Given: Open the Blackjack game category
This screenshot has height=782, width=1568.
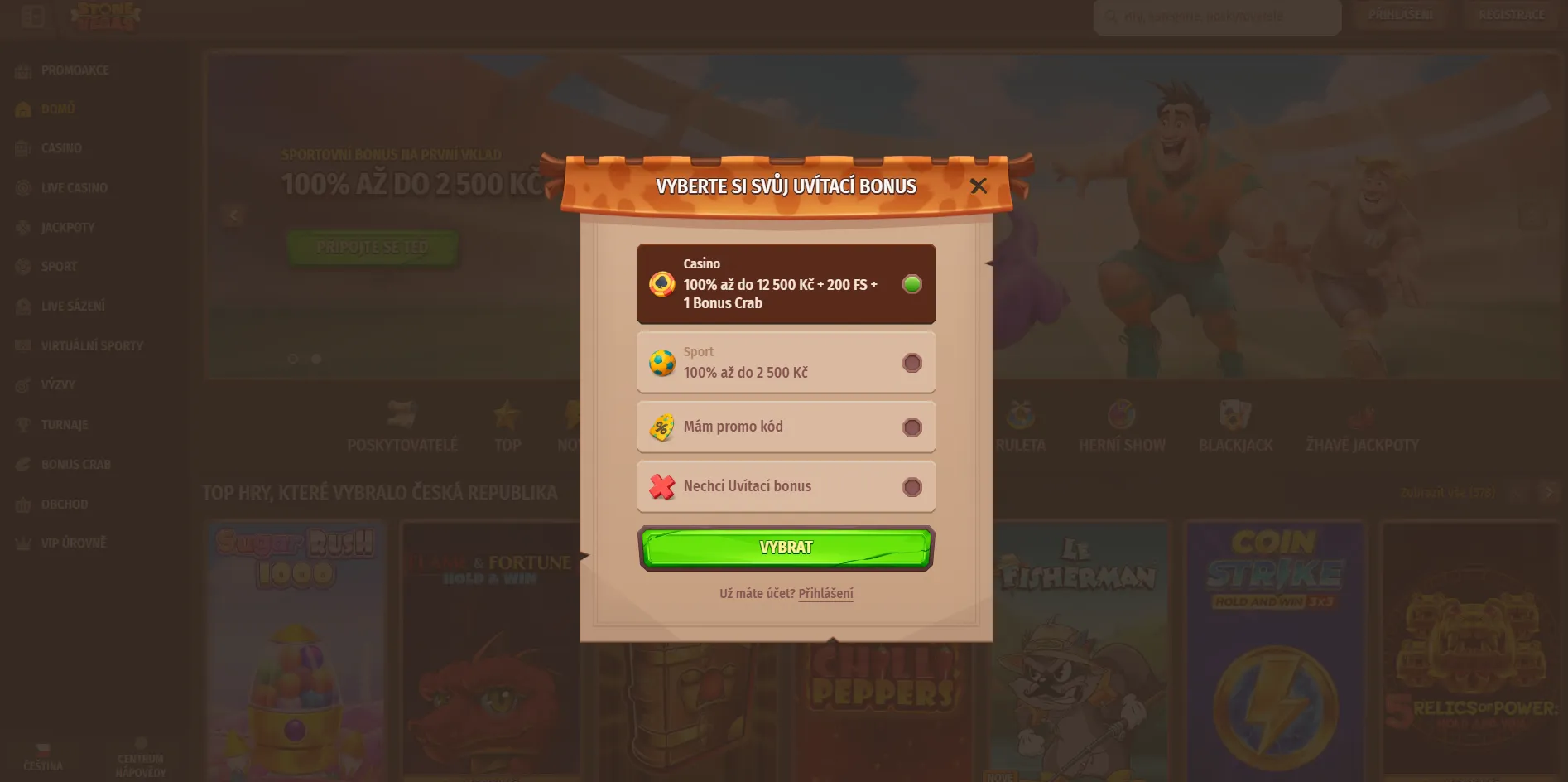Looking at the screenshot, I should pyautogui.click(x=1235, y=424).
